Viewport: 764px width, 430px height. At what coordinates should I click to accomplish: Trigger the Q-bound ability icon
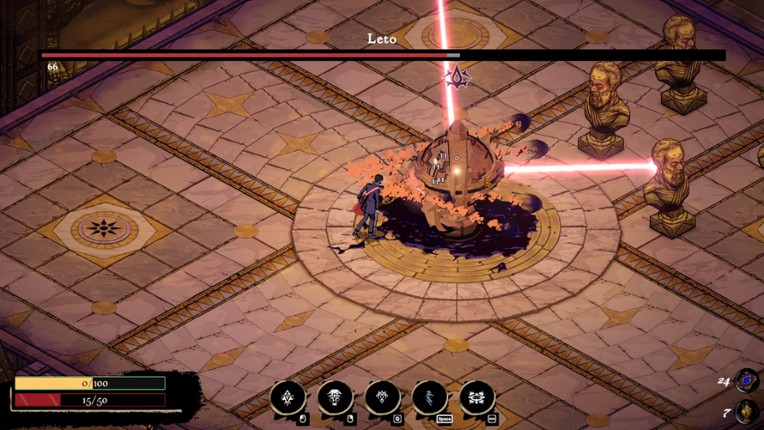382,398
